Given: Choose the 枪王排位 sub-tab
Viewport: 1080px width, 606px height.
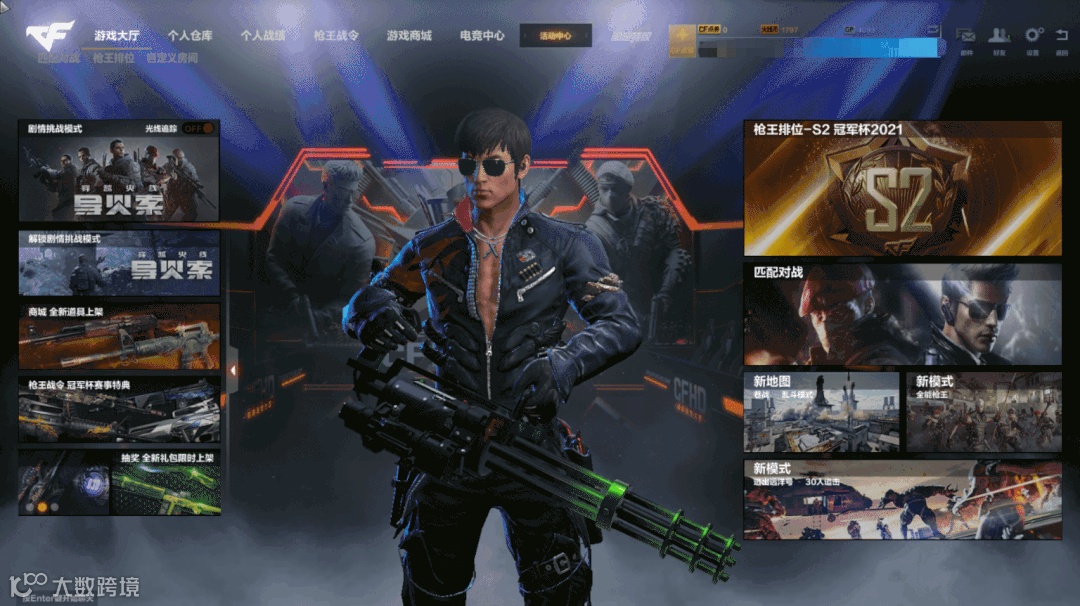Looking at the screenshot, I should click(113, 59).
